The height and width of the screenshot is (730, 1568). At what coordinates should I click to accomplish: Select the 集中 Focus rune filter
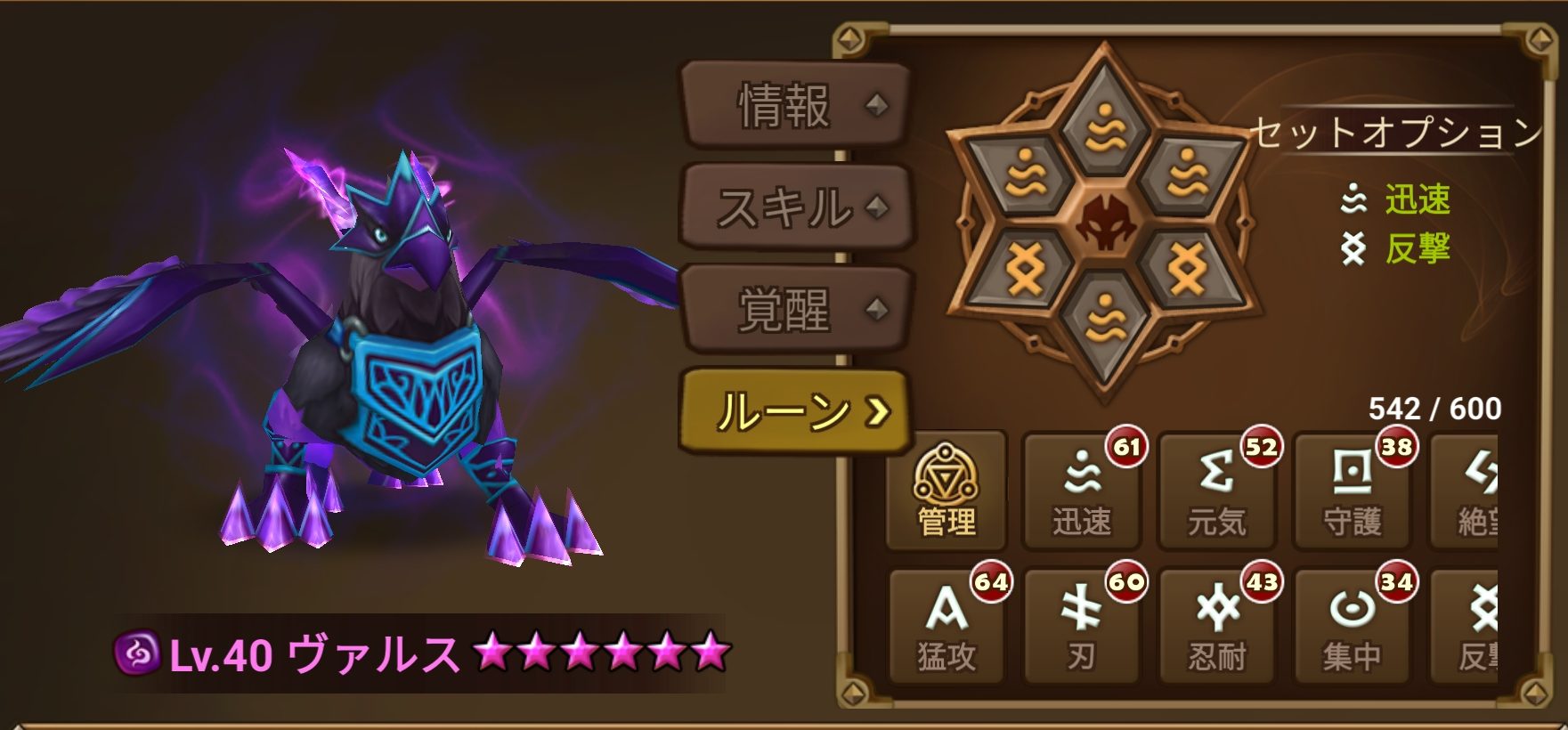1352,623
